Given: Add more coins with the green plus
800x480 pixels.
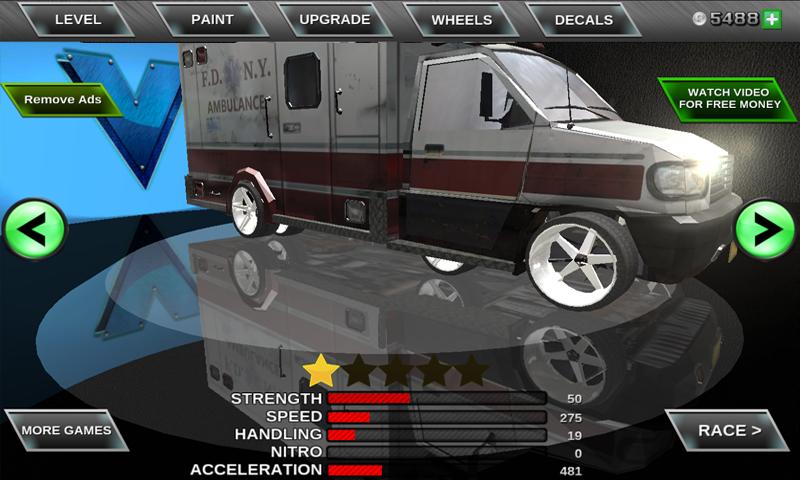Looking at the screenshot, I should (x=772, y=19).
